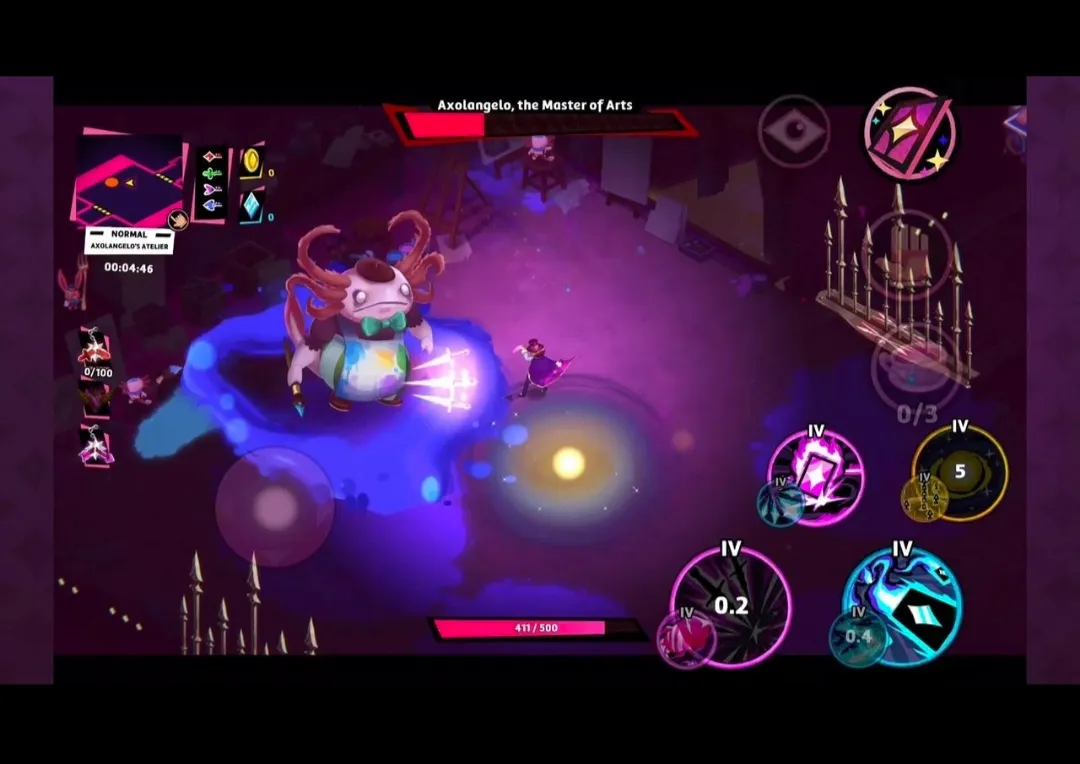Tap the small teal sub-skill showing 0.4
The image size is (1080, 764).
857,637
